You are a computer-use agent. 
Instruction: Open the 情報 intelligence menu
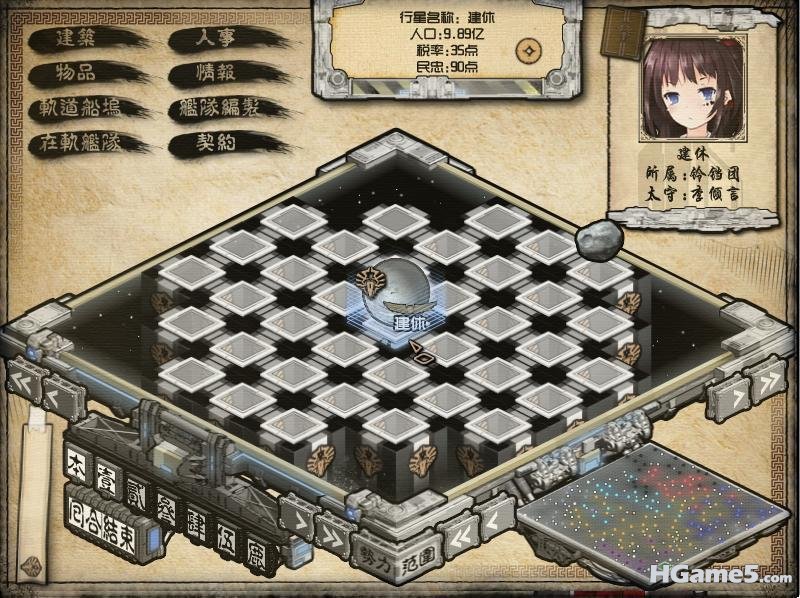click(217, 73)
